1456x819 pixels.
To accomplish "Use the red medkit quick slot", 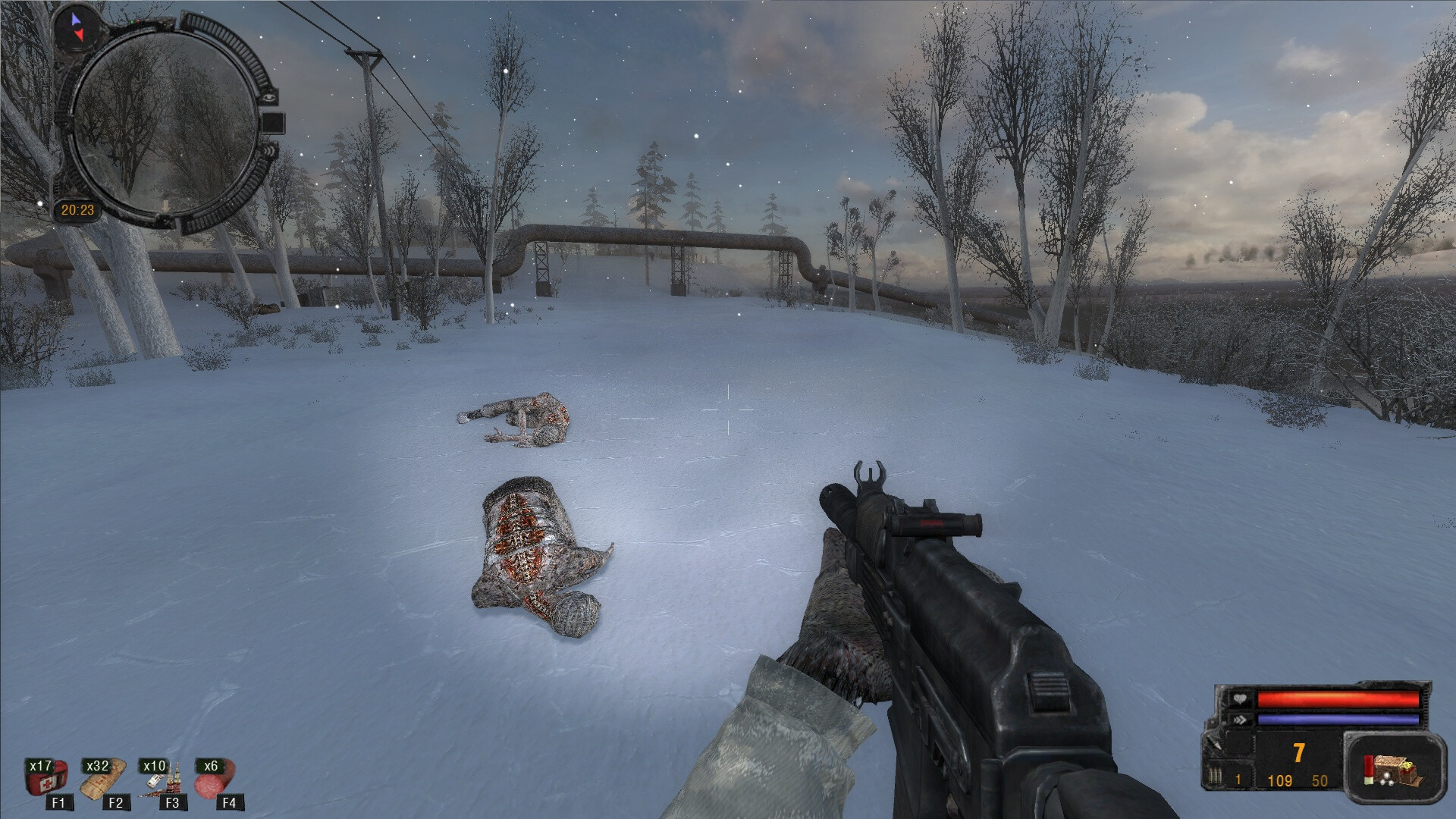I will click(45, 780).
